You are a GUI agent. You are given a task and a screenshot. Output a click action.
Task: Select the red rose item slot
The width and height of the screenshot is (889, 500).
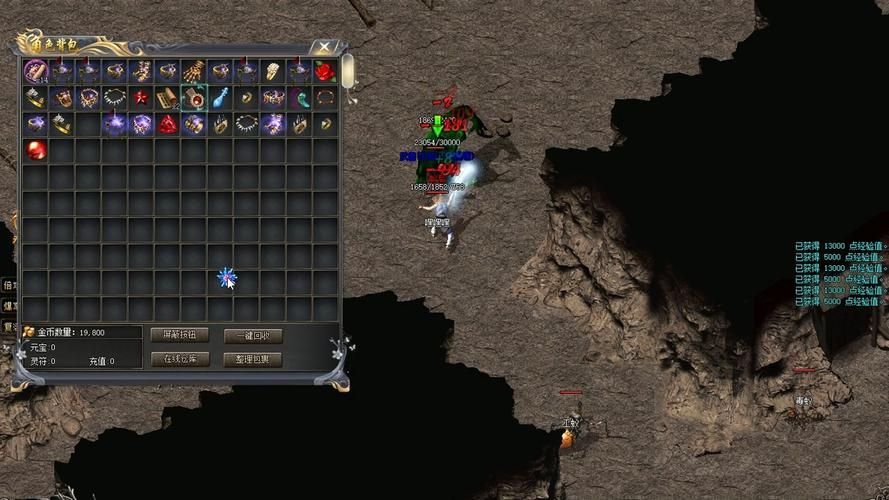click(324, 71)
